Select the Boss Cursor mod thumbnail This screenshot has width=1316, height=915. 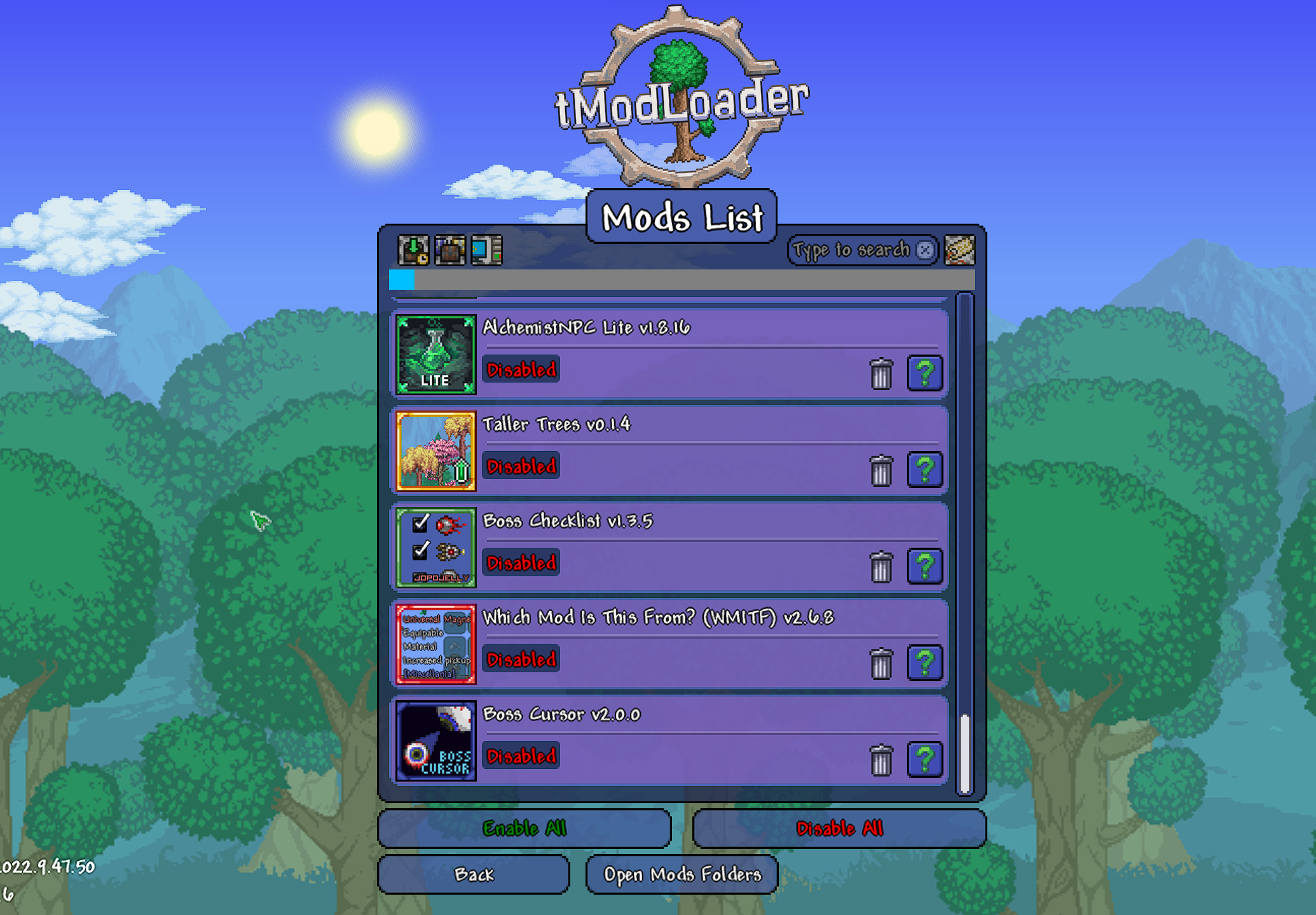[x=436, y=741]
